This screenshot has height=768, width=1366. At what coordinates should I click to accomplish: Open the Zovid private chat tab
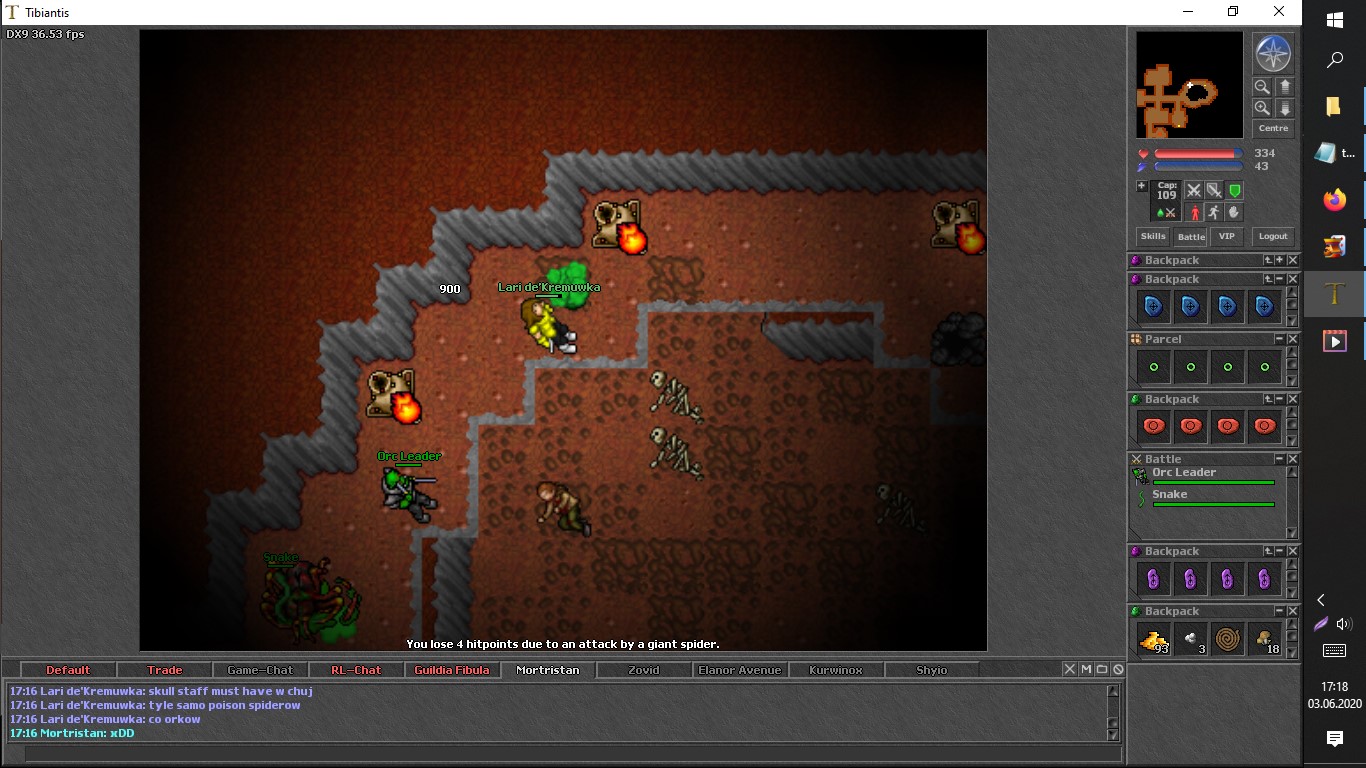(644, 670)
